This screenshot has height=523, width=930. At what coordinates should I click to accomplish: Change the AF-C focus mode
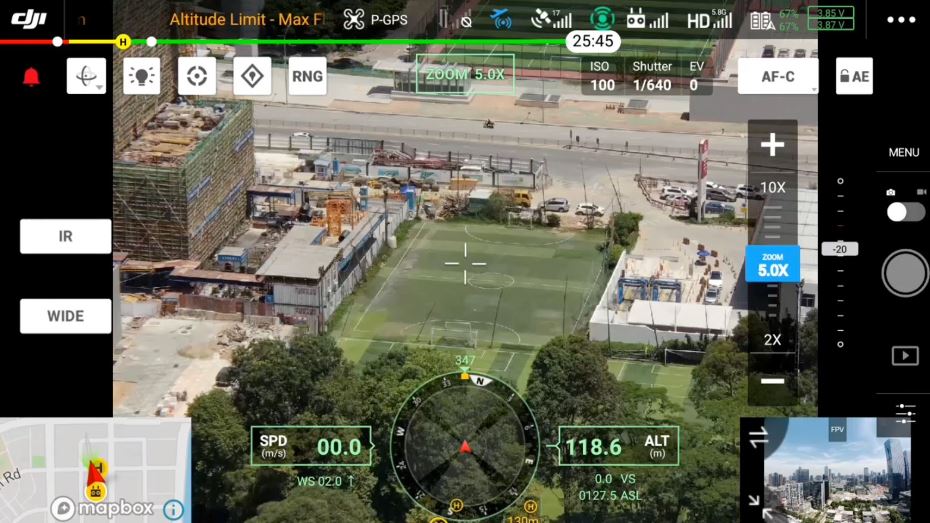[777, 76]
